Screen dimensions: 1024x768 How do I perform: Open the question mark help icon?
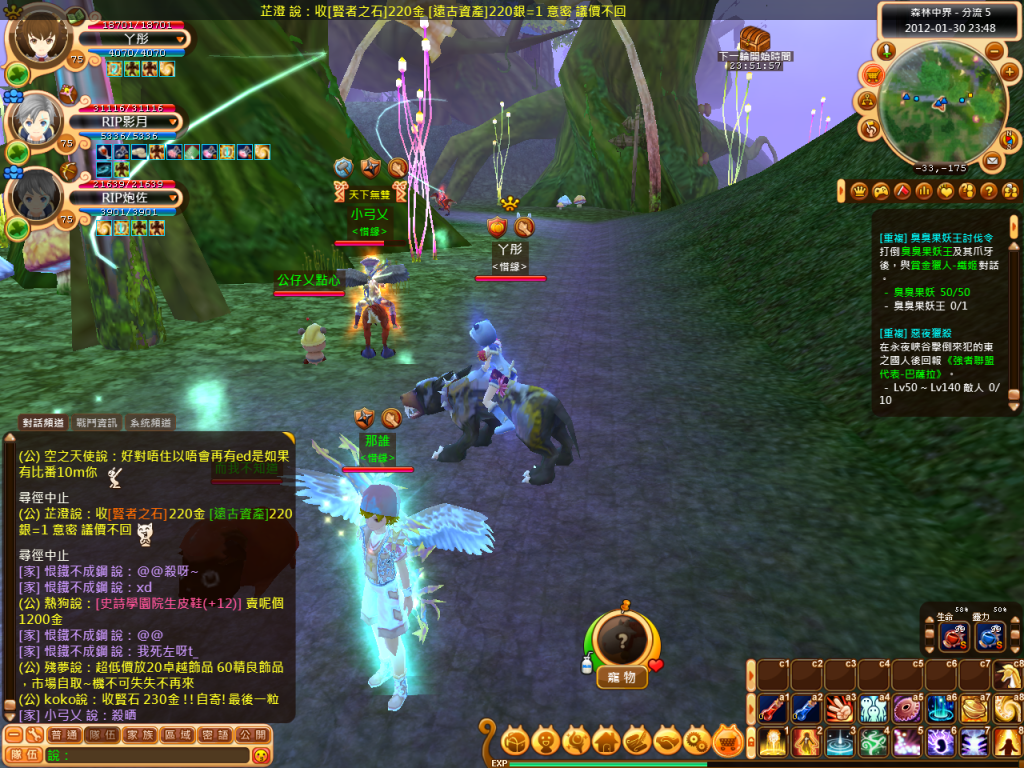pos(988,190)
